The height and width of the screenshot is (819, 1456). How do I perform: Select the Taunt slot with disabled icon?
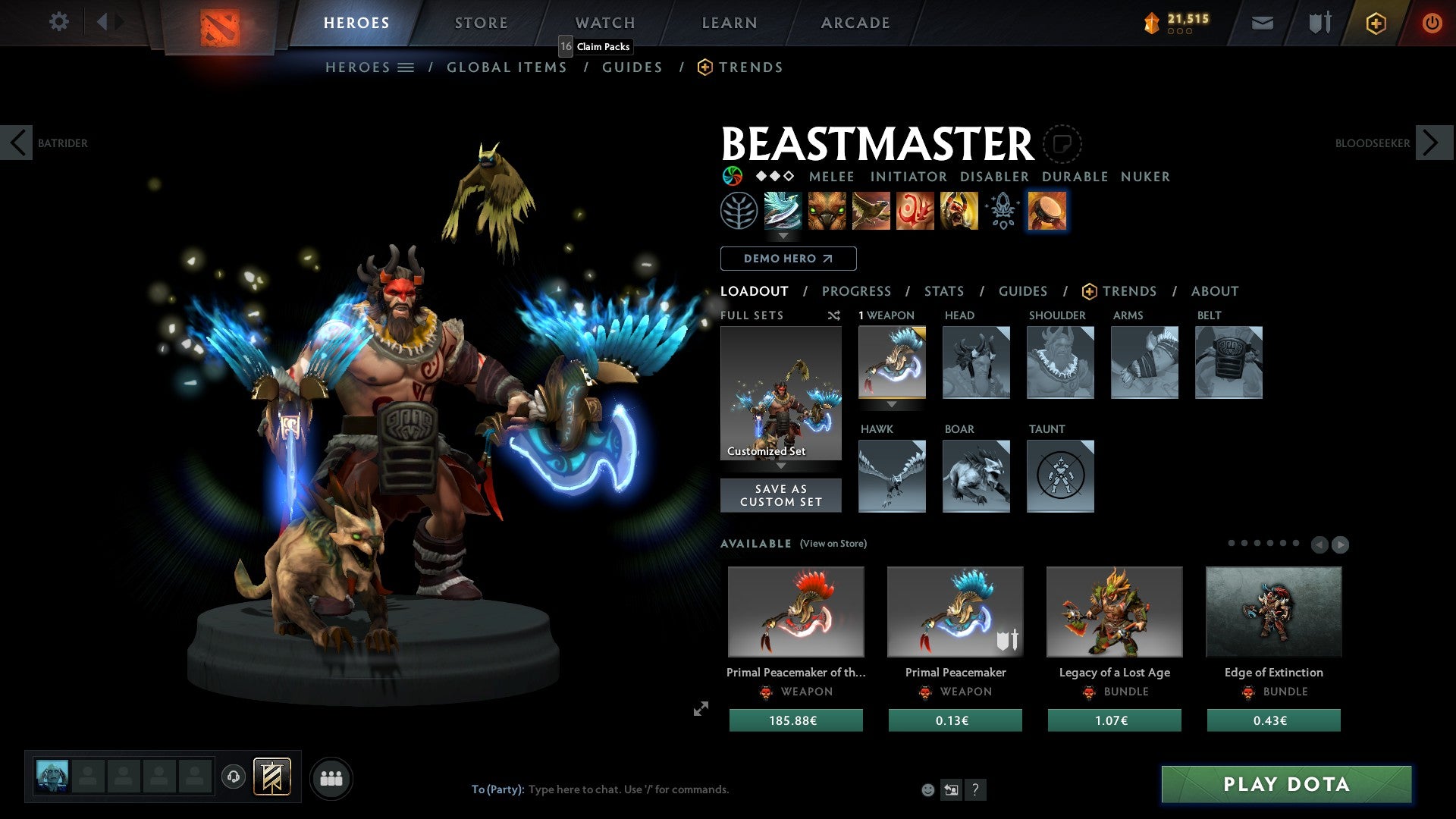coord(1060,476)
